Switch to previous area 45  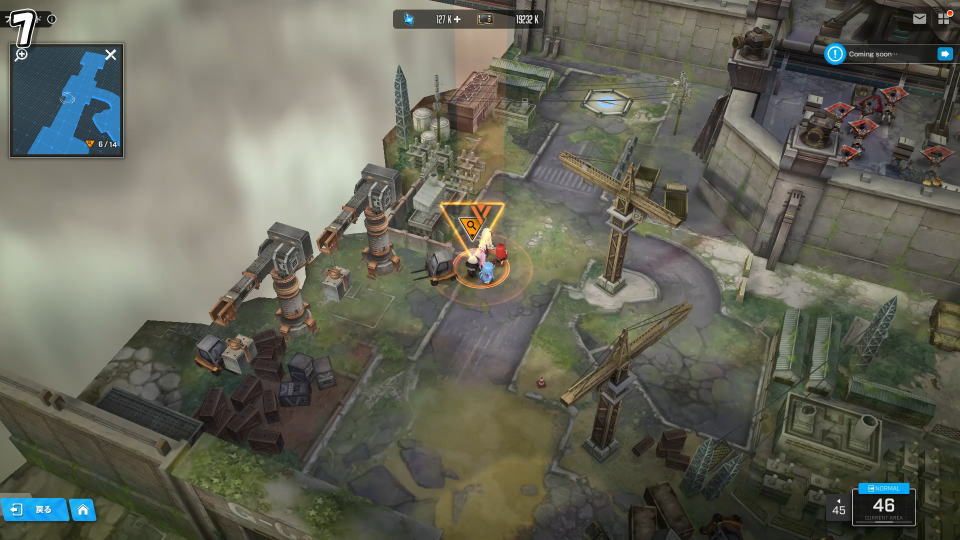pos(838,508)
